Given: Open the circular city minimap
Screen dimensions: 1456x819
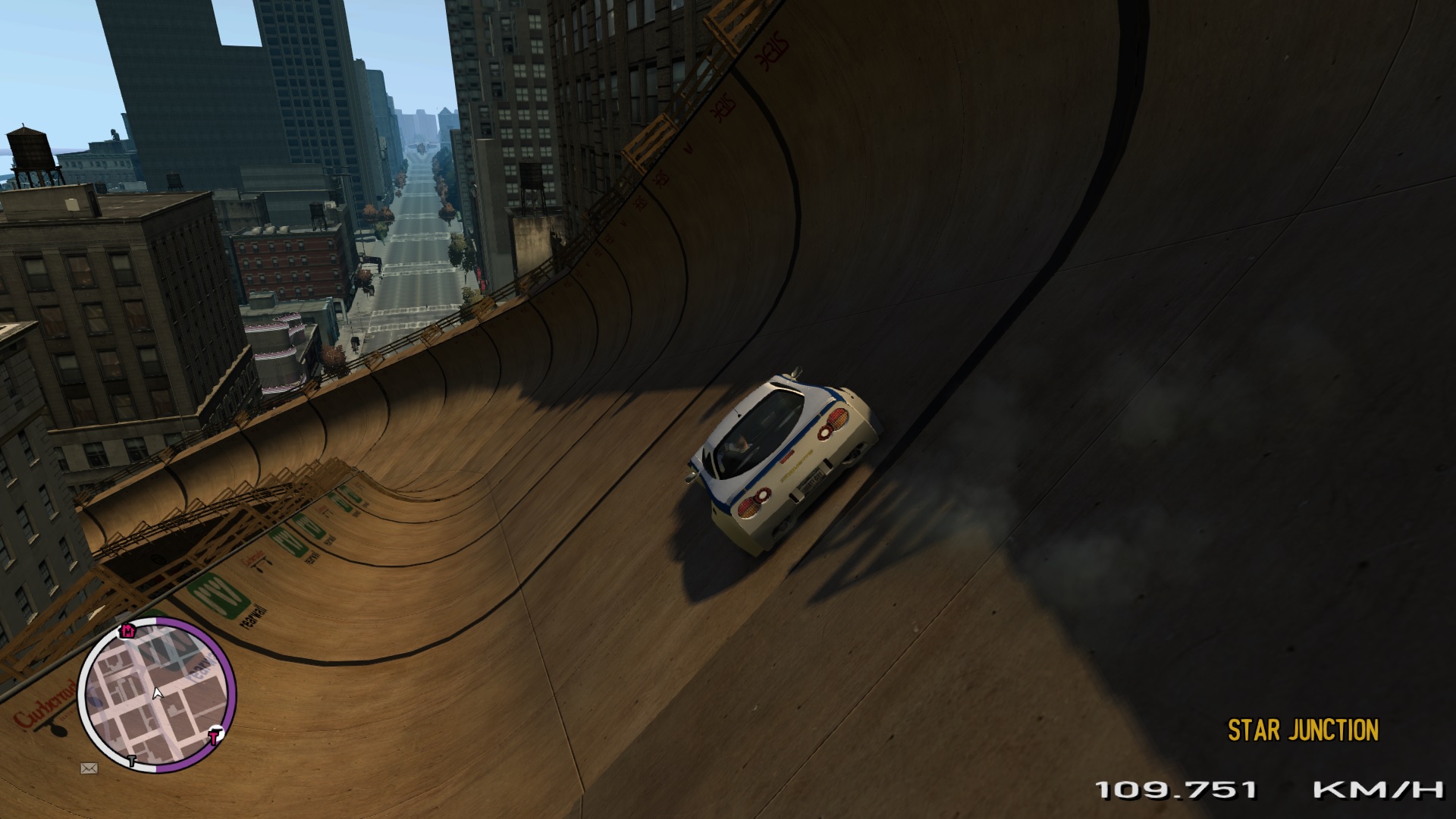Looking at the screenshot, I should click(157, 695).
